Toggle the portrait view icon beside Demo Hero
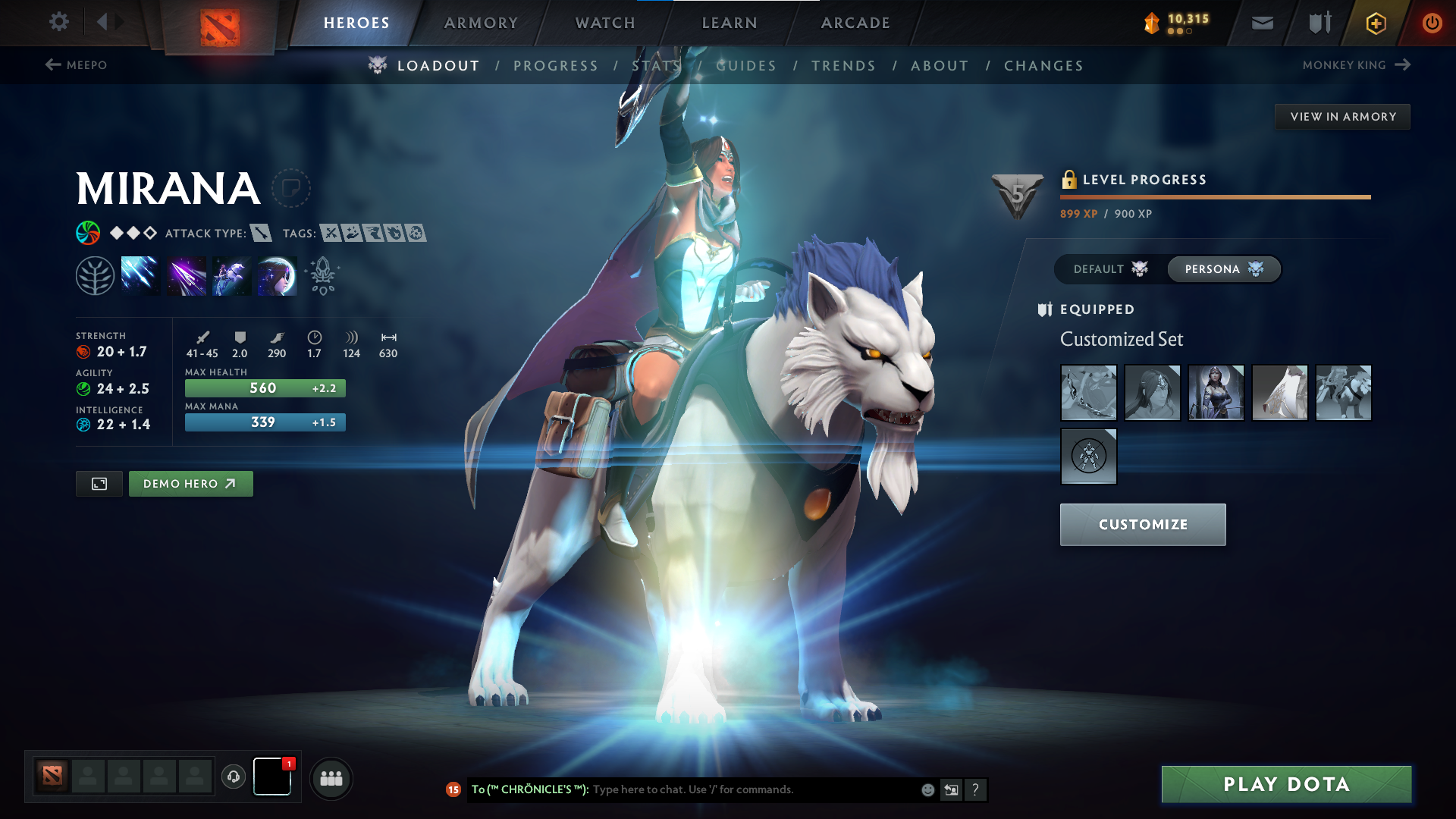Screen dimensions: 1456x819 click(99, 483)
